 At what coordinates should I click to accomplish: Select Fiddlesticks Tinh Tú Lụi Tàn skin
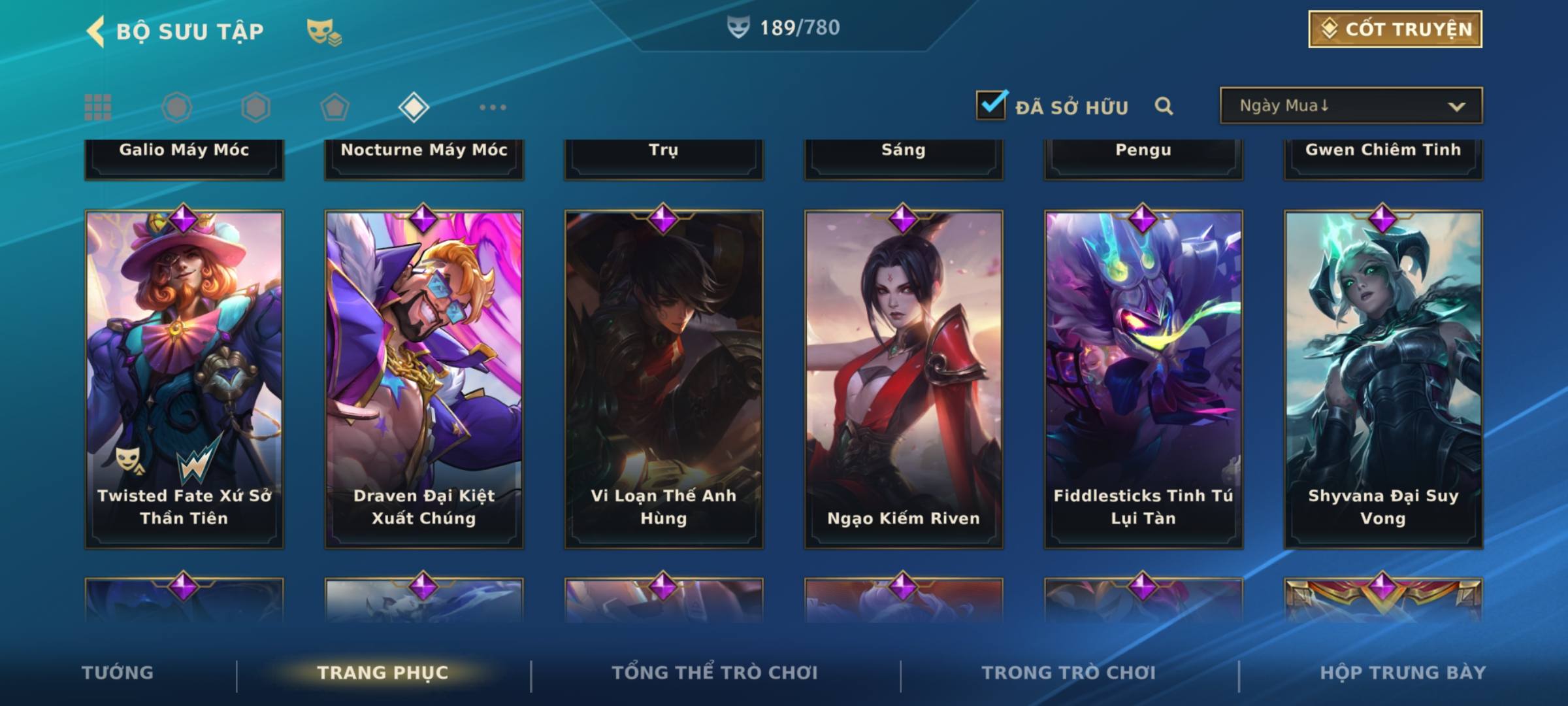tap(1143, 379)
